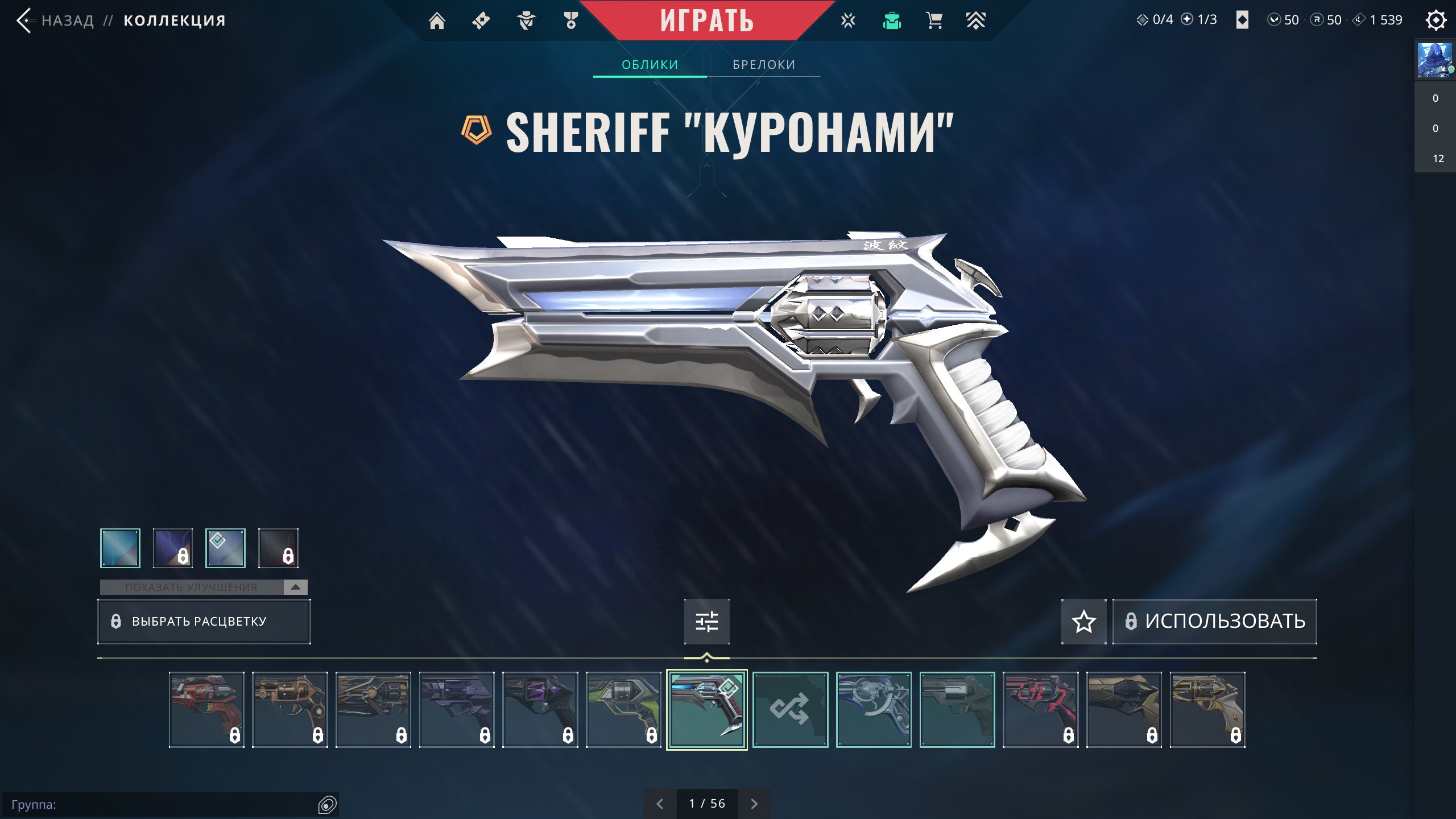Image resolution: width=1456 pixels, height=819 pixels.
Task: Click the ИСПОЛЬЗОВАТЬ equip button
Action: 1214,621
